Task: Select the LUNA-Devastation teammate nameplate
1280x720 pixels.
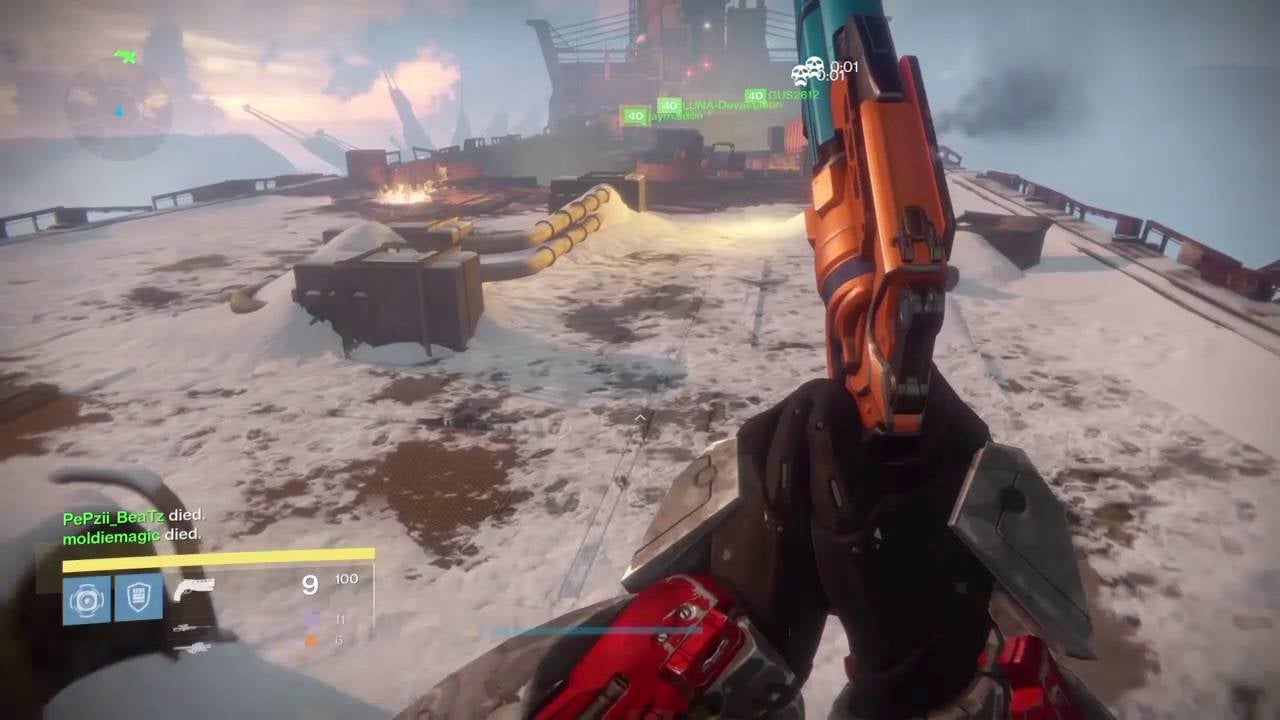Action: pyautogui.click(x=718, y=105)
